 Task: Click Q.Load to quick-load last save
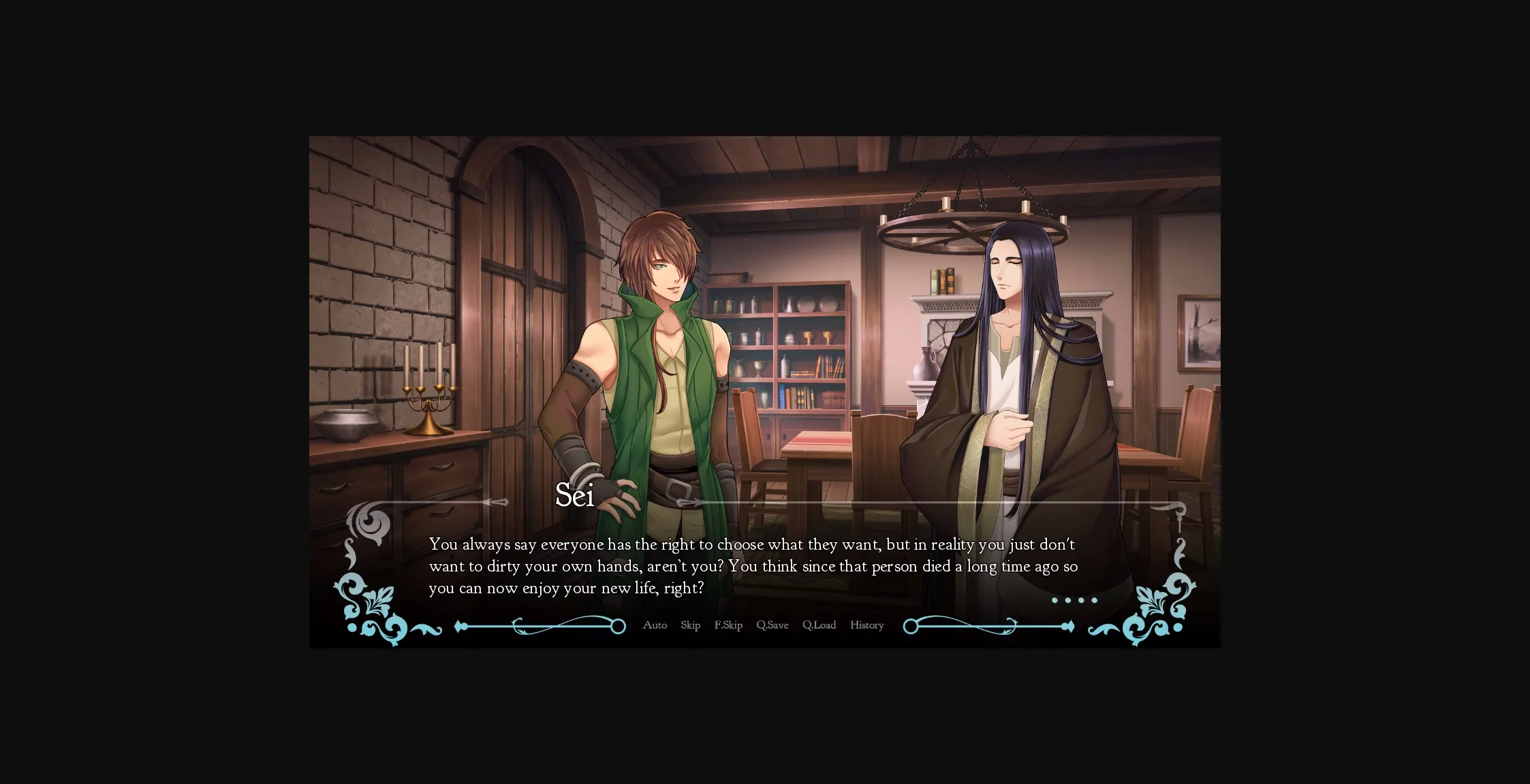(819, 625)
